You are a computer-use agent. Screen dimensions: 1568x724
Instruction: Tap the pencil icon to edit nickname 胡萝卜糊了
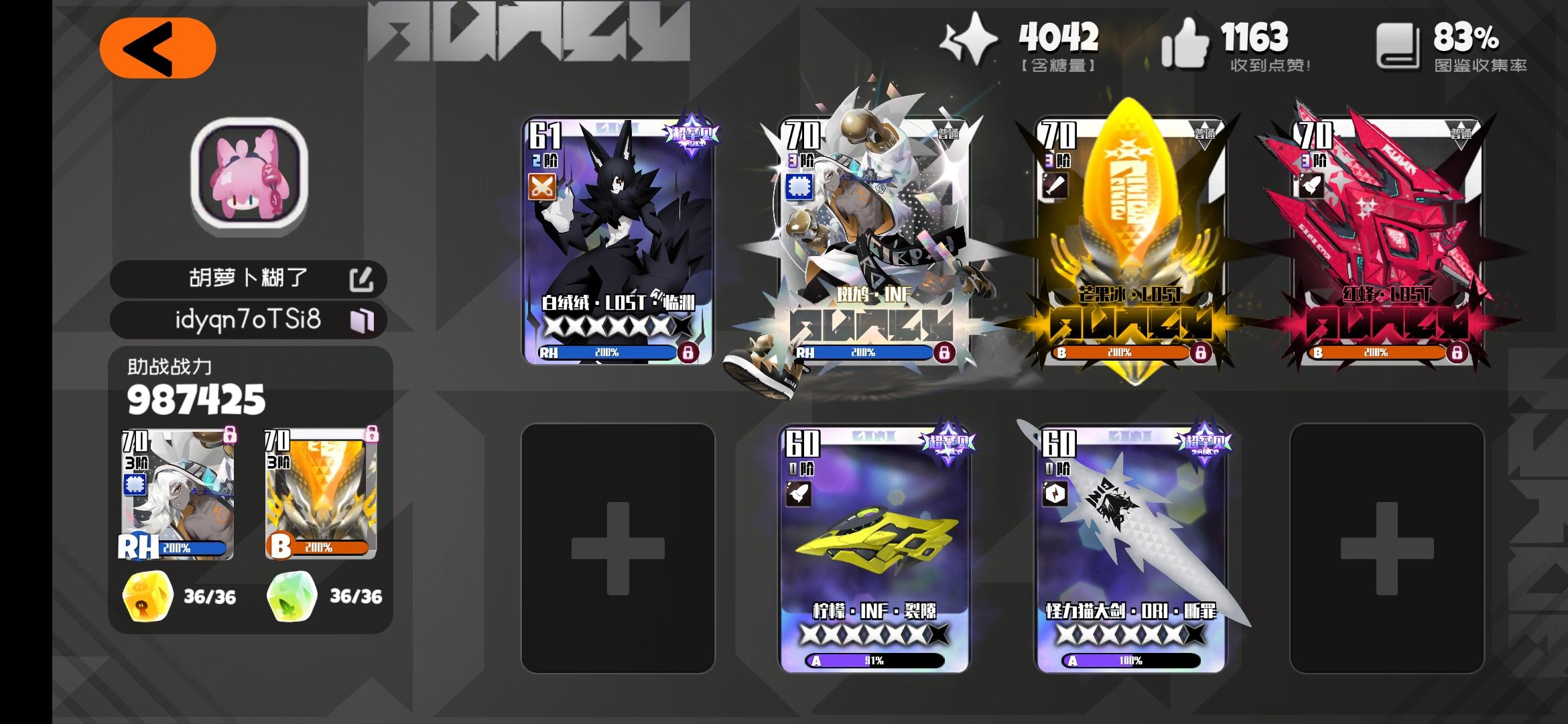click(x=363, y=279)
